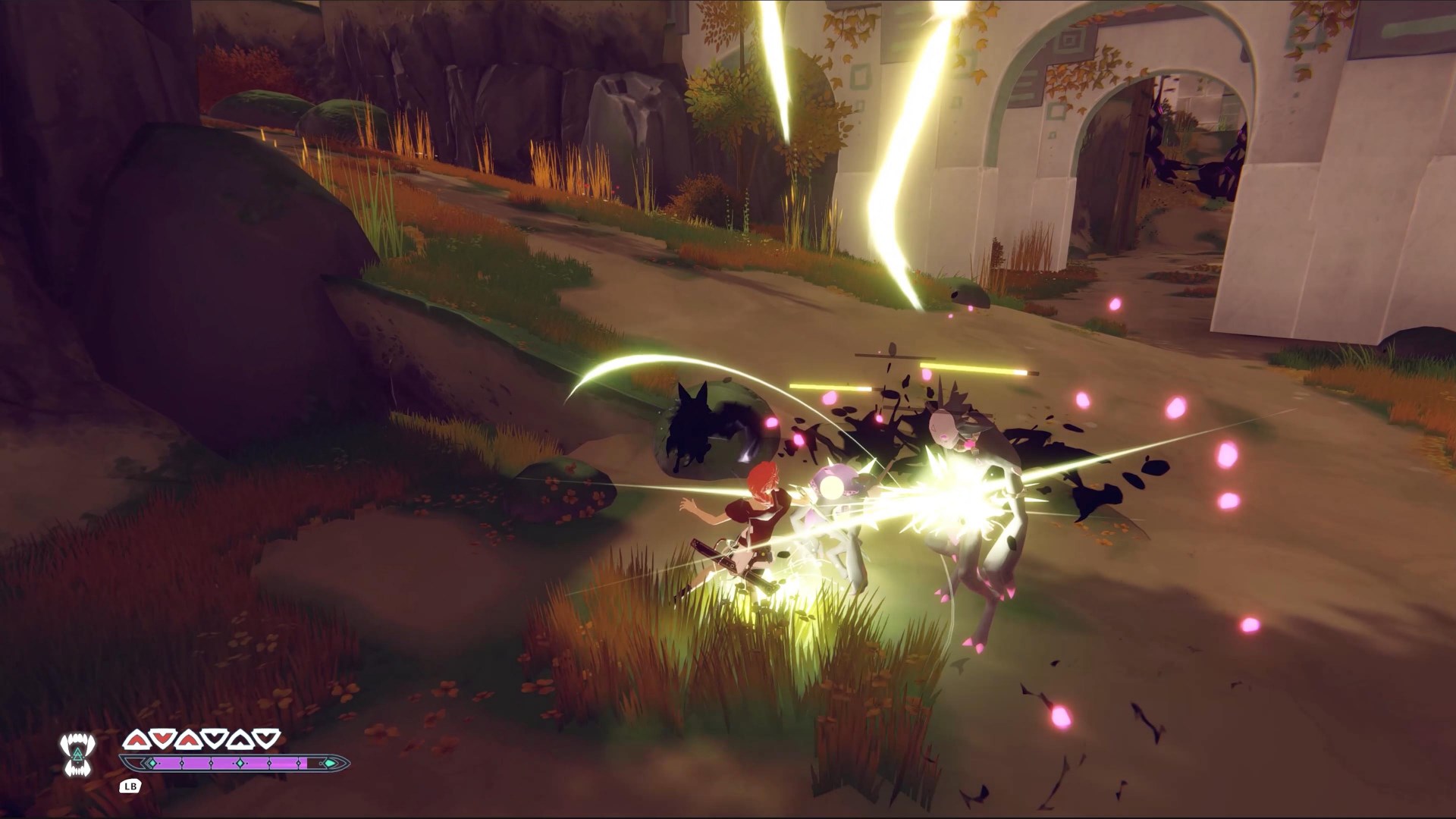Screen dimensions: 1456x819
Task: Click the third red heart pip
Action: 188,739
